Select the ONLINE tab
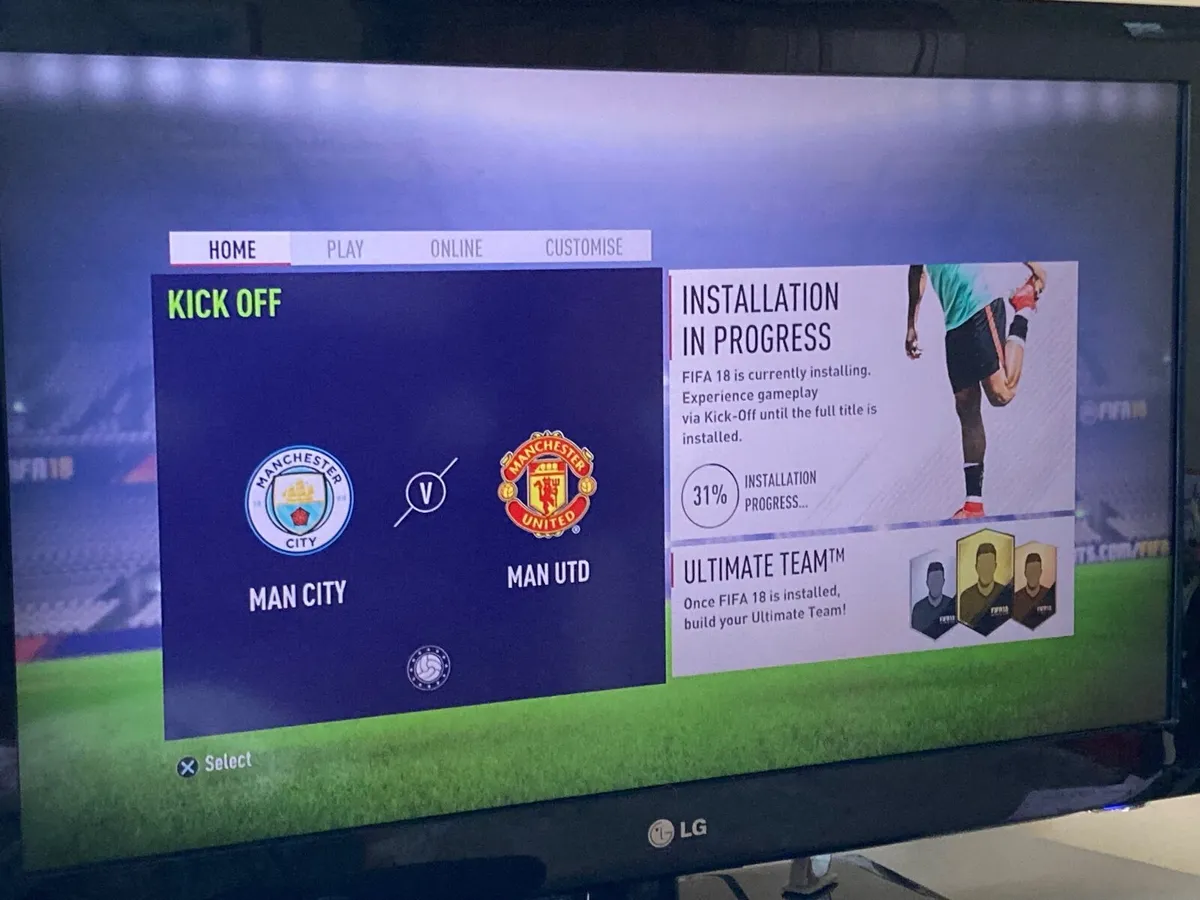This screenshot has height=900, width=1200. (456, 248)
